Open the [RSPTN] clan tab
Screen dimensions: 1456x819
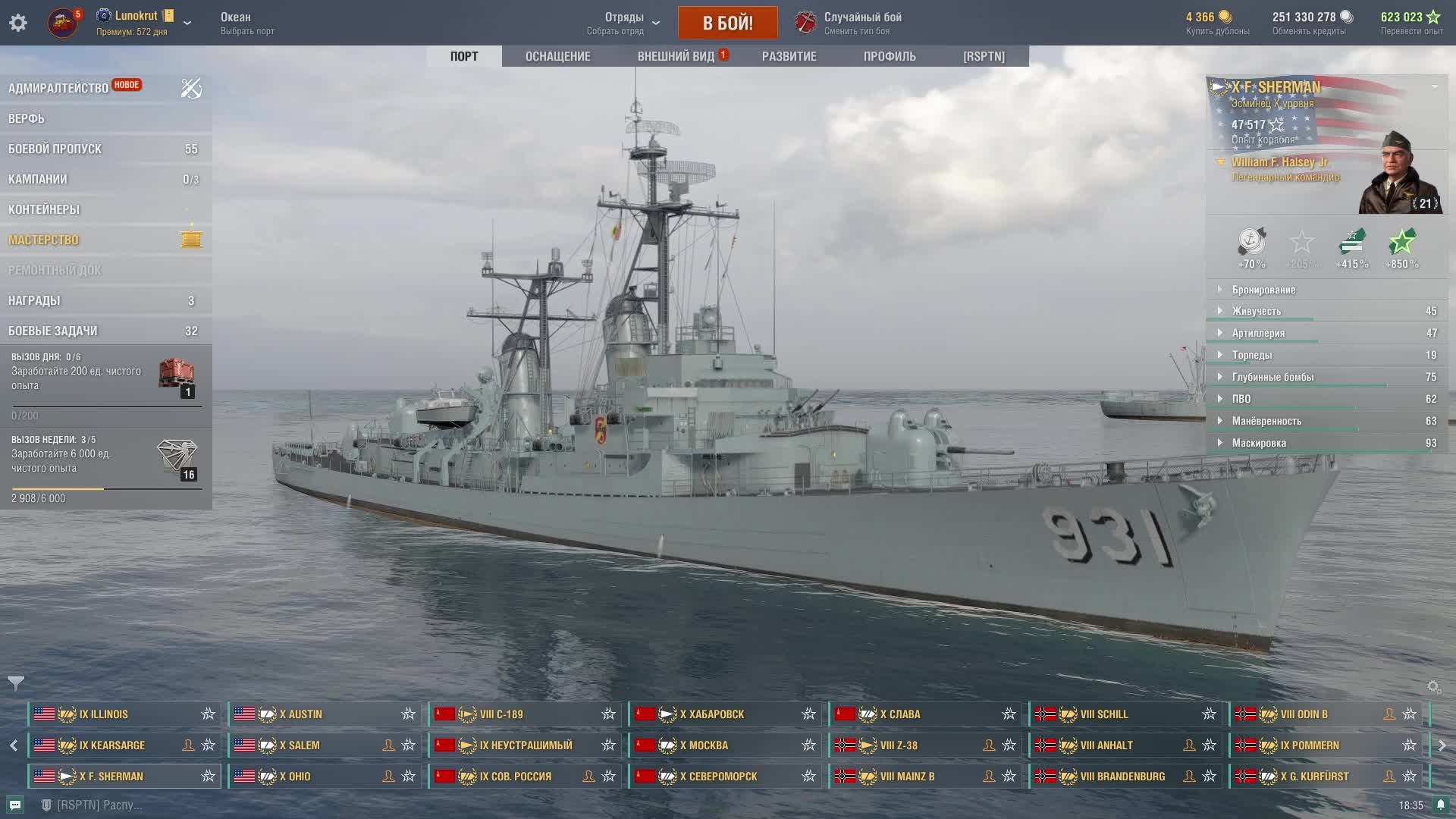click(984, 56)
